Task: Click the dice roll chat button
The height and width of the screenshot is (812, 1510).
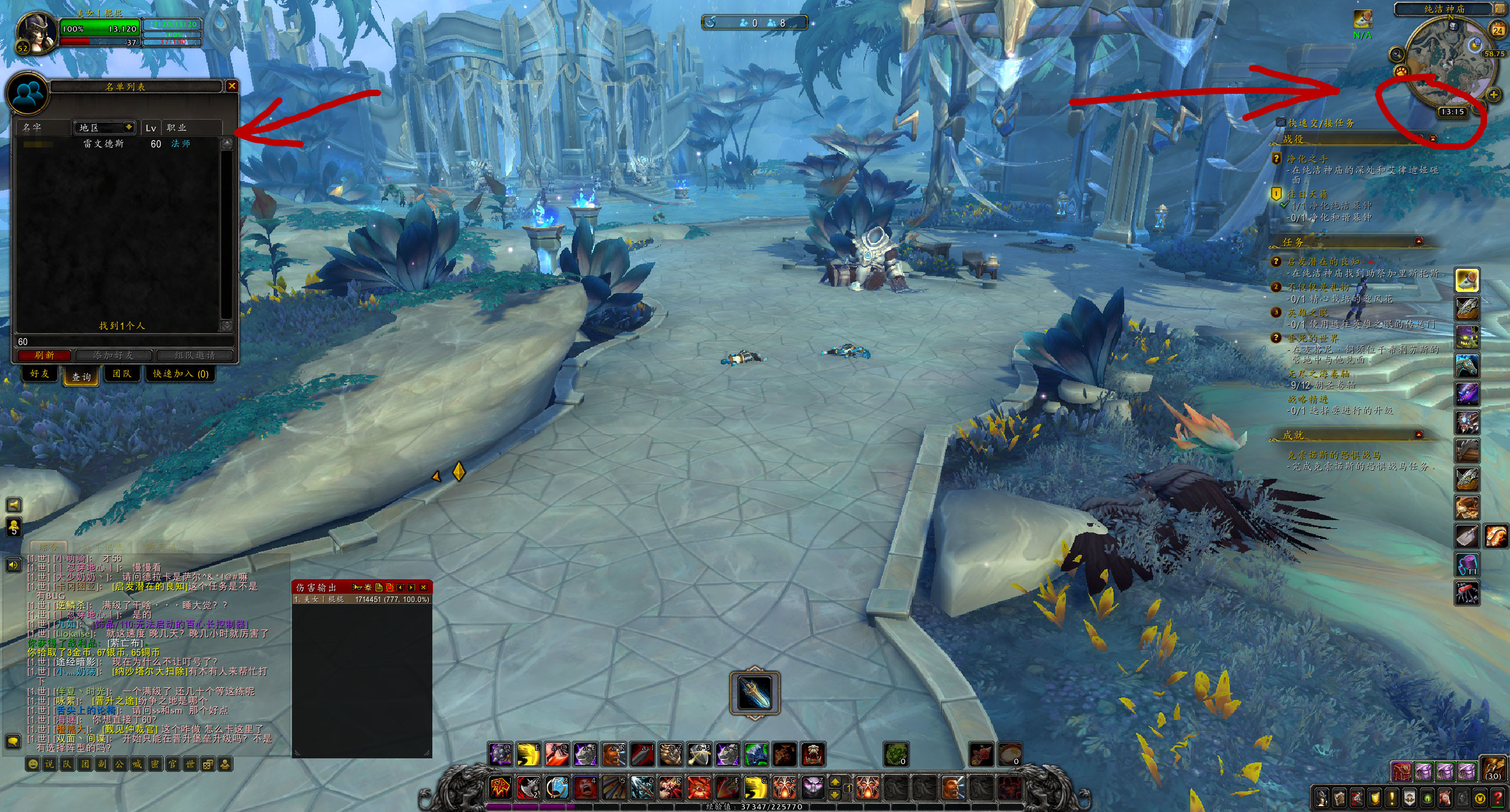Action: pyautogui.click(x=207, y=764)
